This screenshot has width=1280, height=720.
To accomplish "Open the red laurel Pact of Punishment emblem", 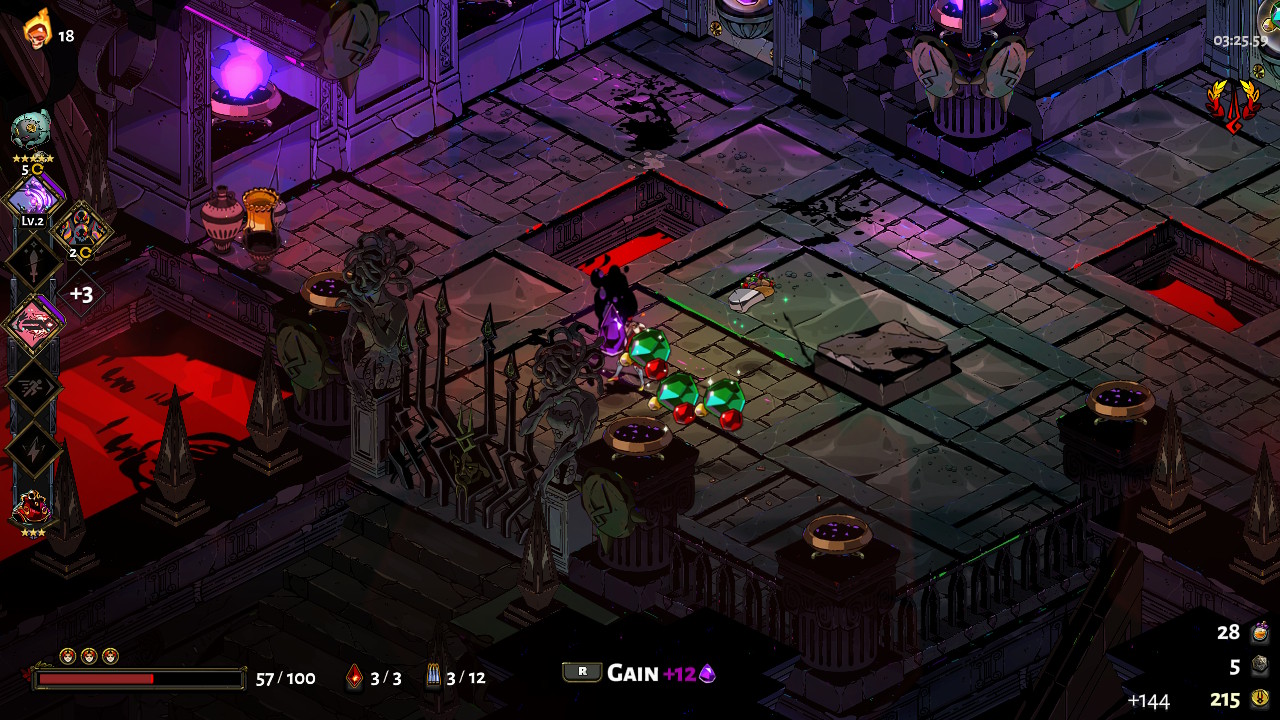I will tap(1232, 103).
